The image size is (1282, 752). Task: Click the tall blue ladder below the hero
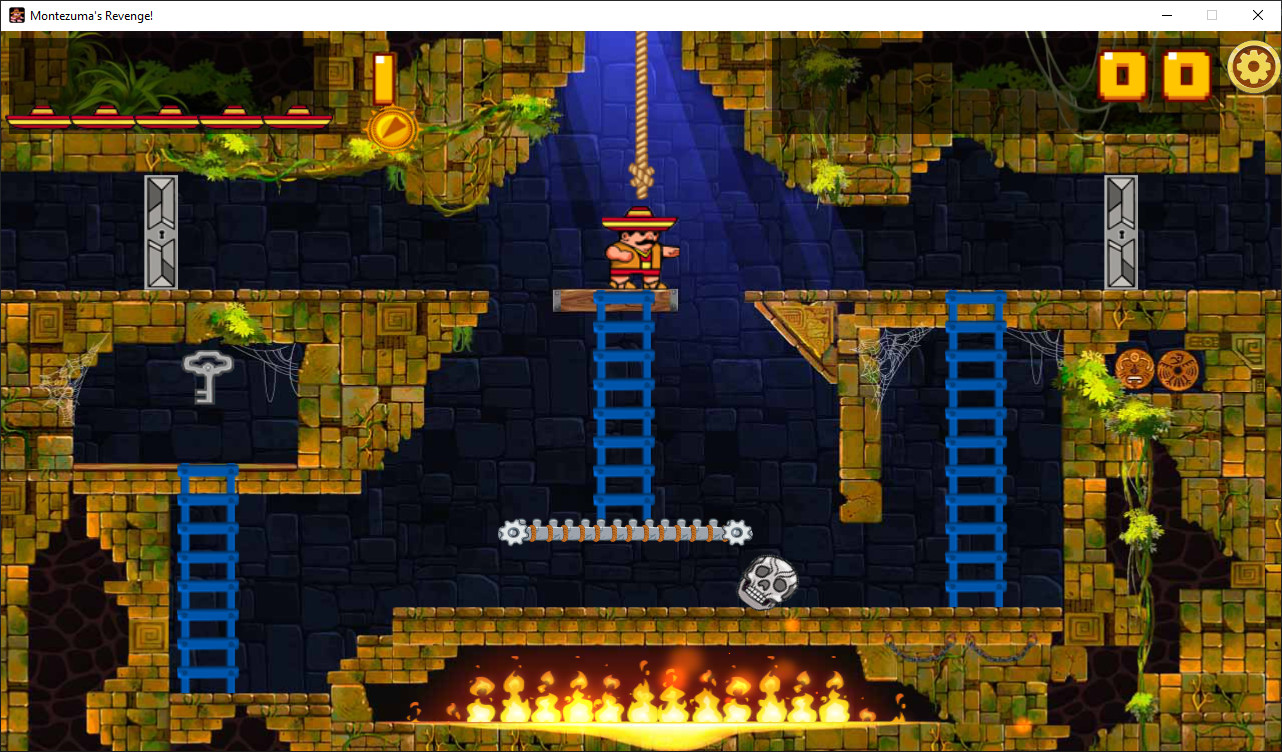click(x=622, y=410)
